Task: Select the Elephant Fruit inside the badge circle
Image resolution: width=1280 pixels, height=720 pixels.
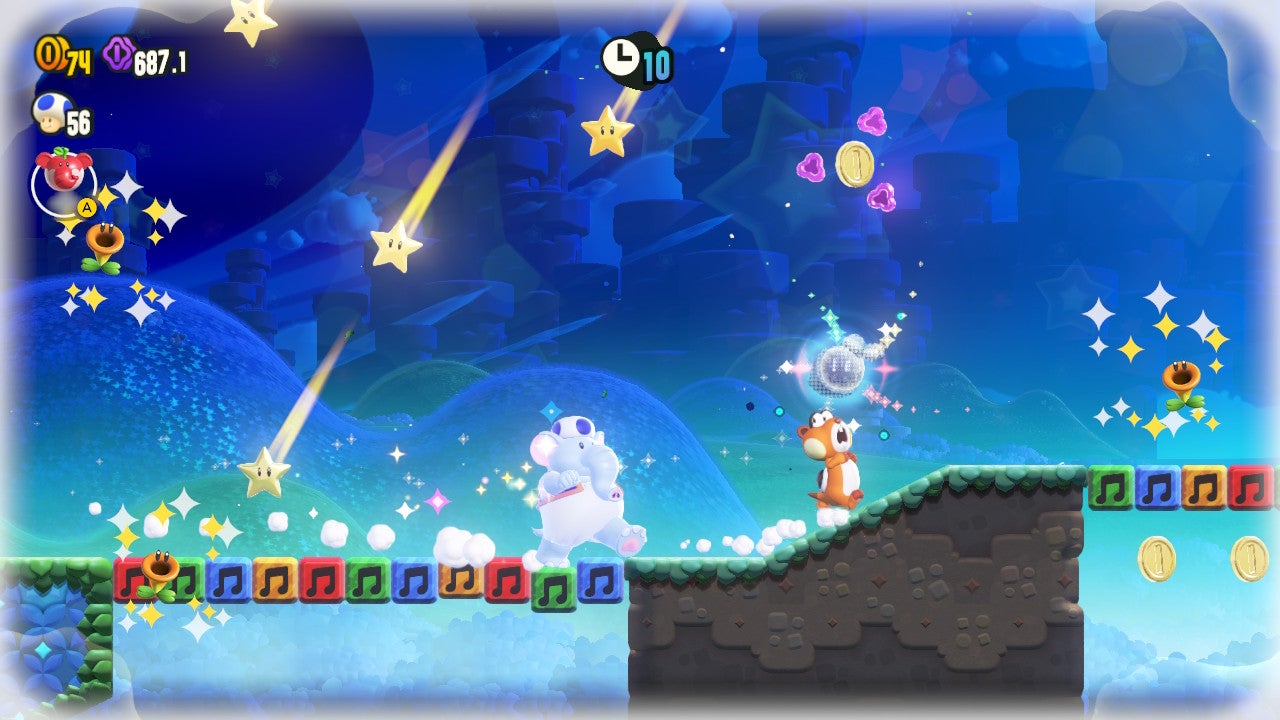Action: point(62,172)
